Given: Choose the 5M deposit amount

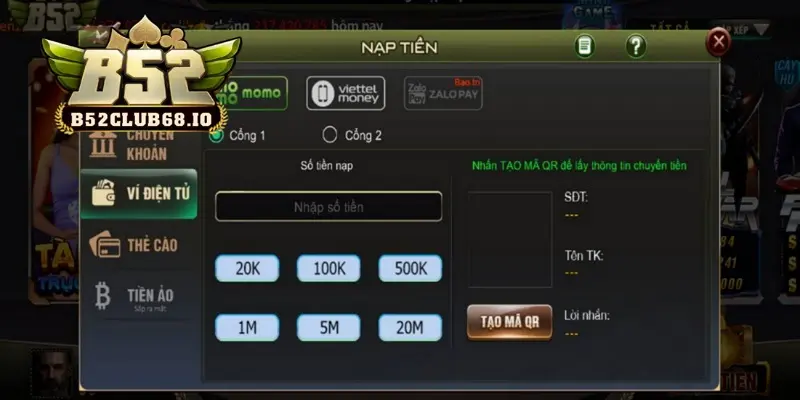Looking at the screenshot, I should point(328,327).
